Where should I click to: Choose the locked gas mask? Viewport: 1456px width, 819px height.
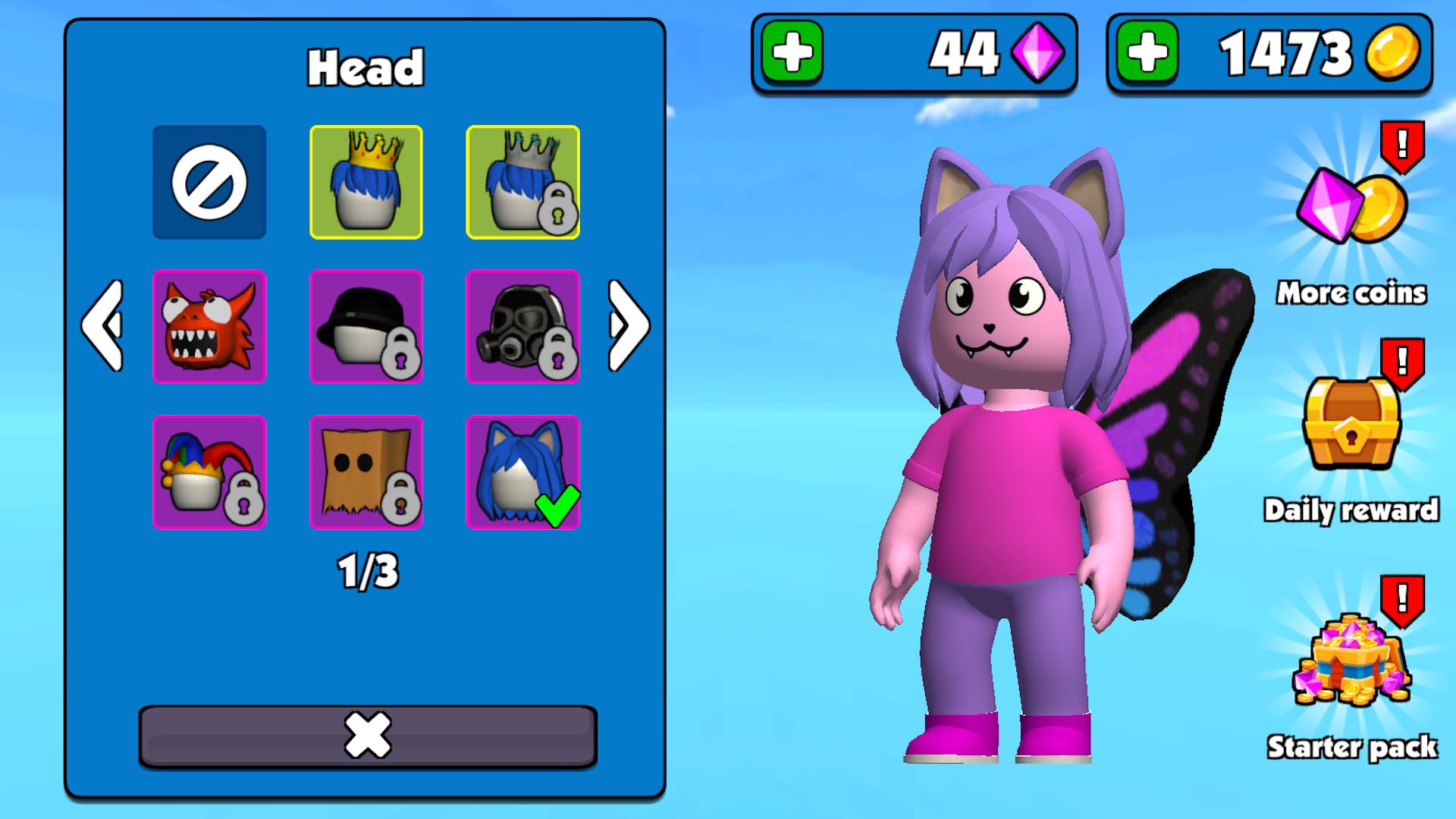(522, 326)
